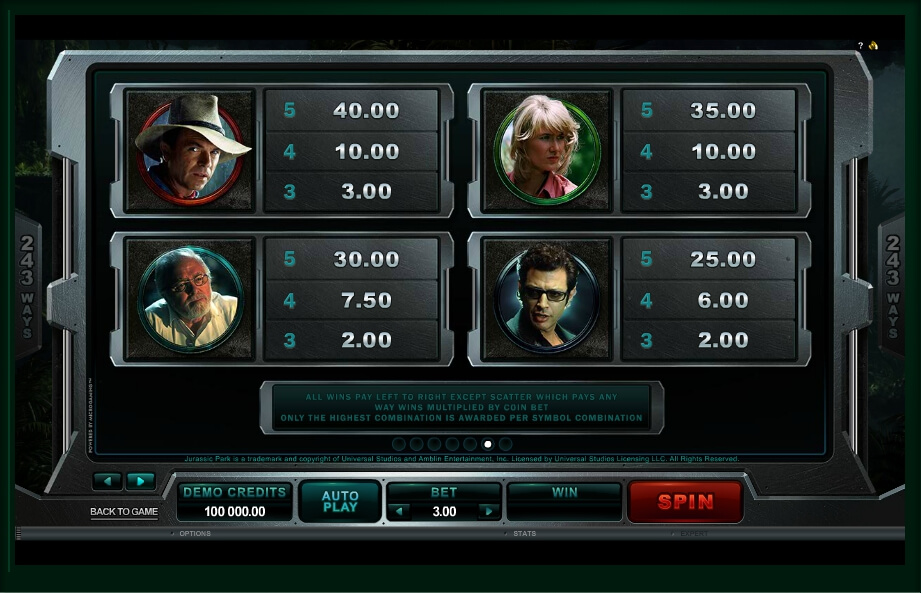Go to the previous paytable page
Viewport: 921px width, 593px height.
pos(107,481)
